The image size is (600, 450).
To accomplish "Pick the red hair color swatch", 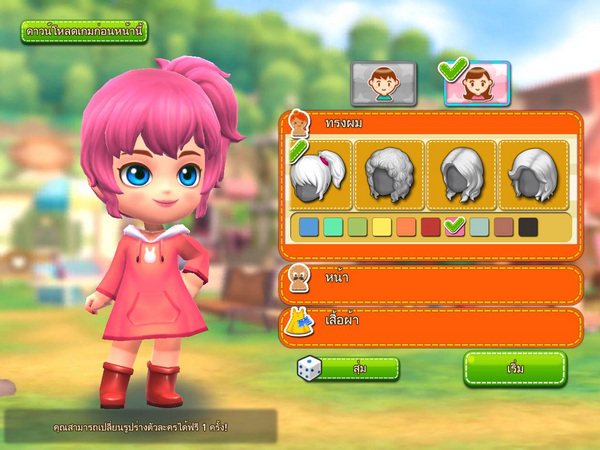I will [x=430, y=227].
